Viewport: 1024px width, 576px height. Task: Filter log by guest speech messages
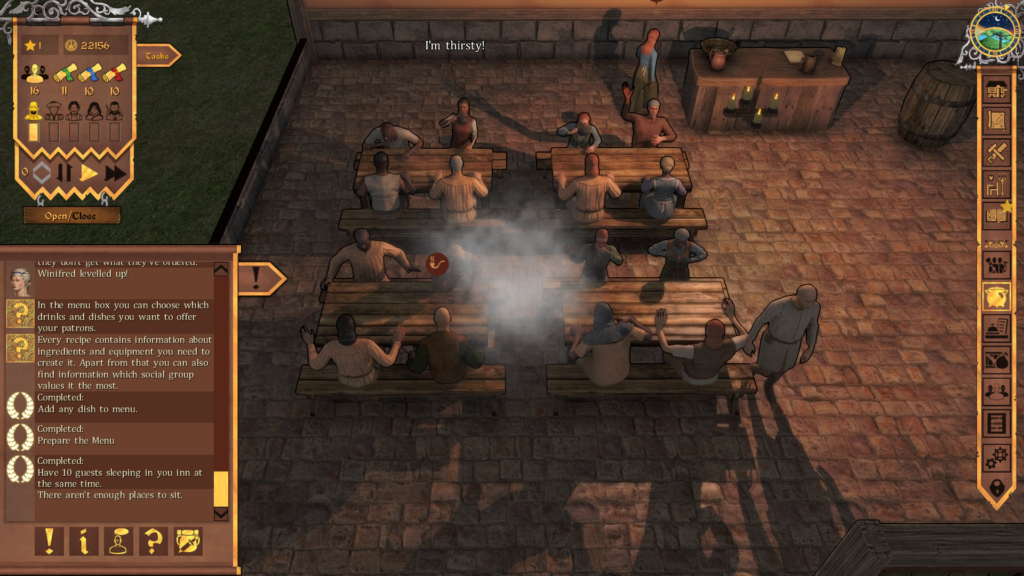tap(118, 540)
